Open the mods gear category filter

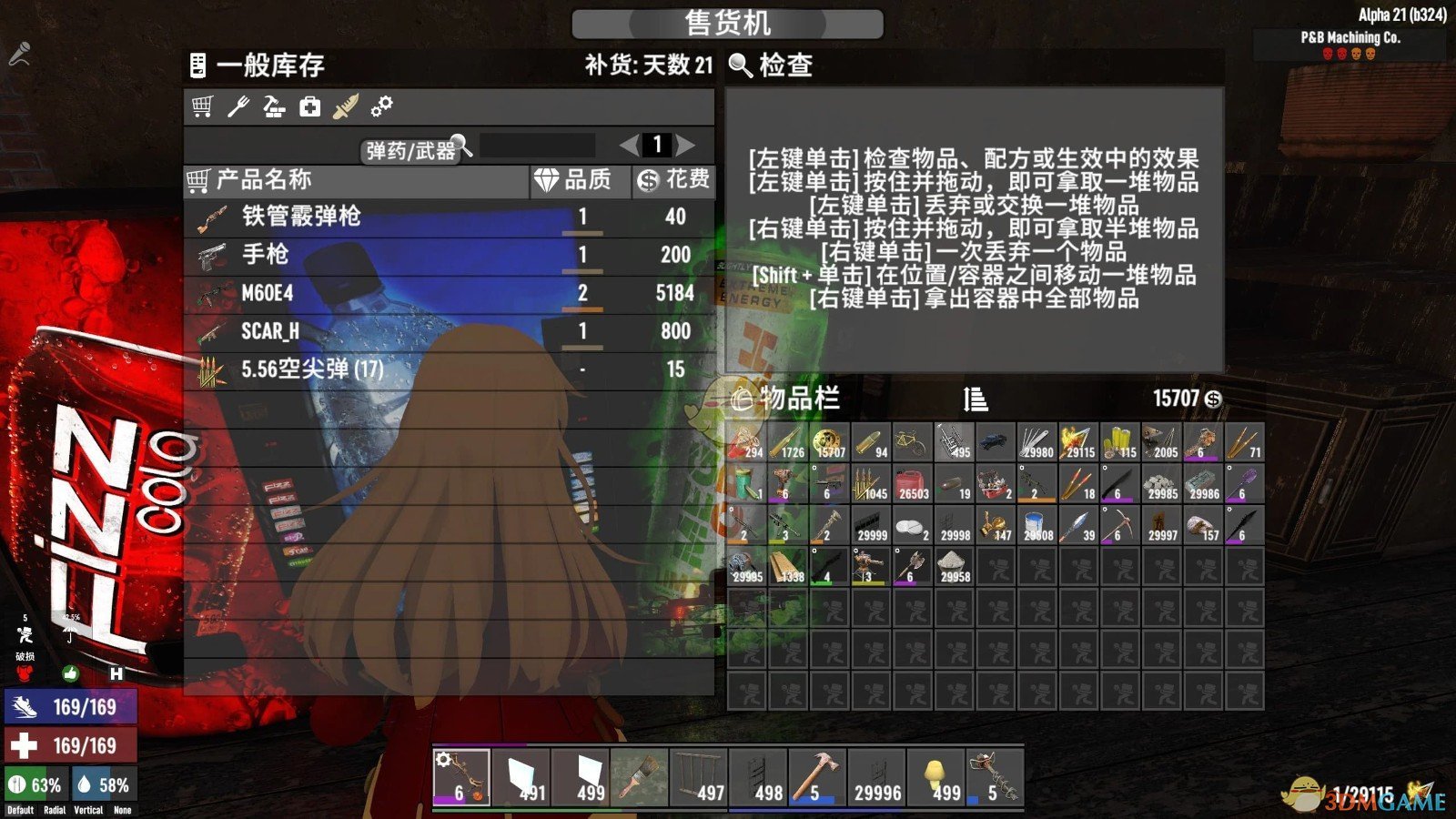[379, 106]
